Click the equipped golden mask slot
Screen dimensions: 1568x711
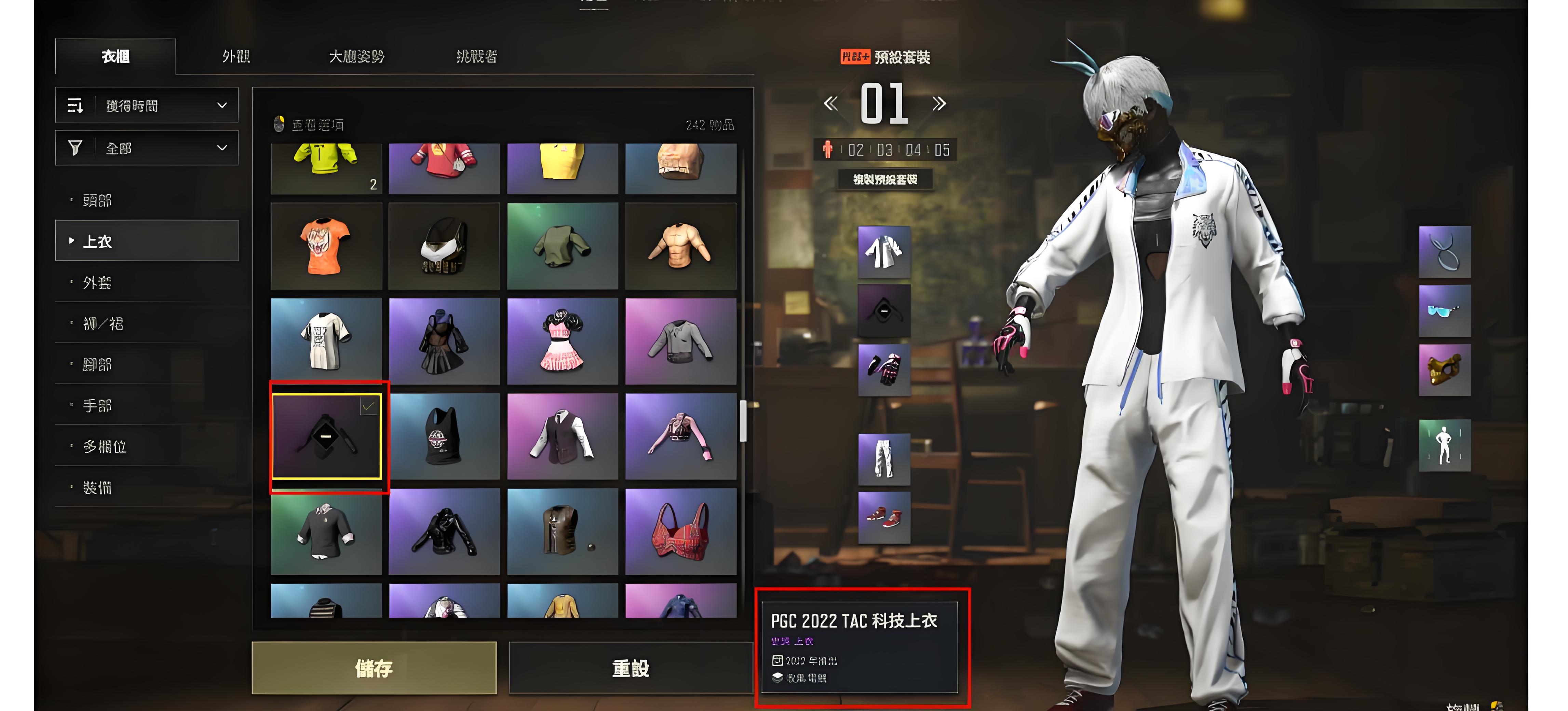pos(1444,370)
